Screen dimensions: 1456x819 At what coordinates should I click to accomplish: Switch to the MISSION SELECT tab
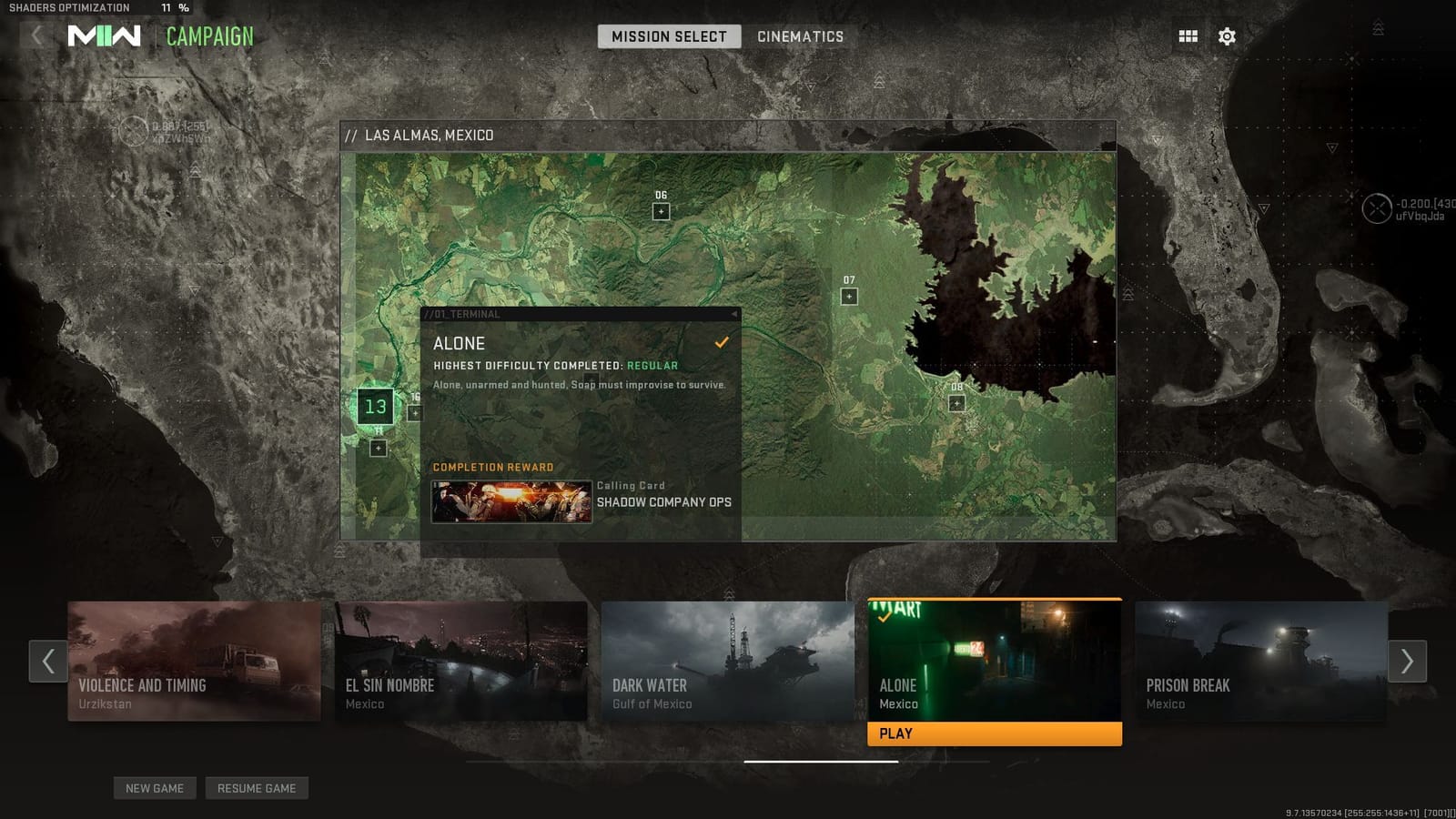click(x=669, y=36)
